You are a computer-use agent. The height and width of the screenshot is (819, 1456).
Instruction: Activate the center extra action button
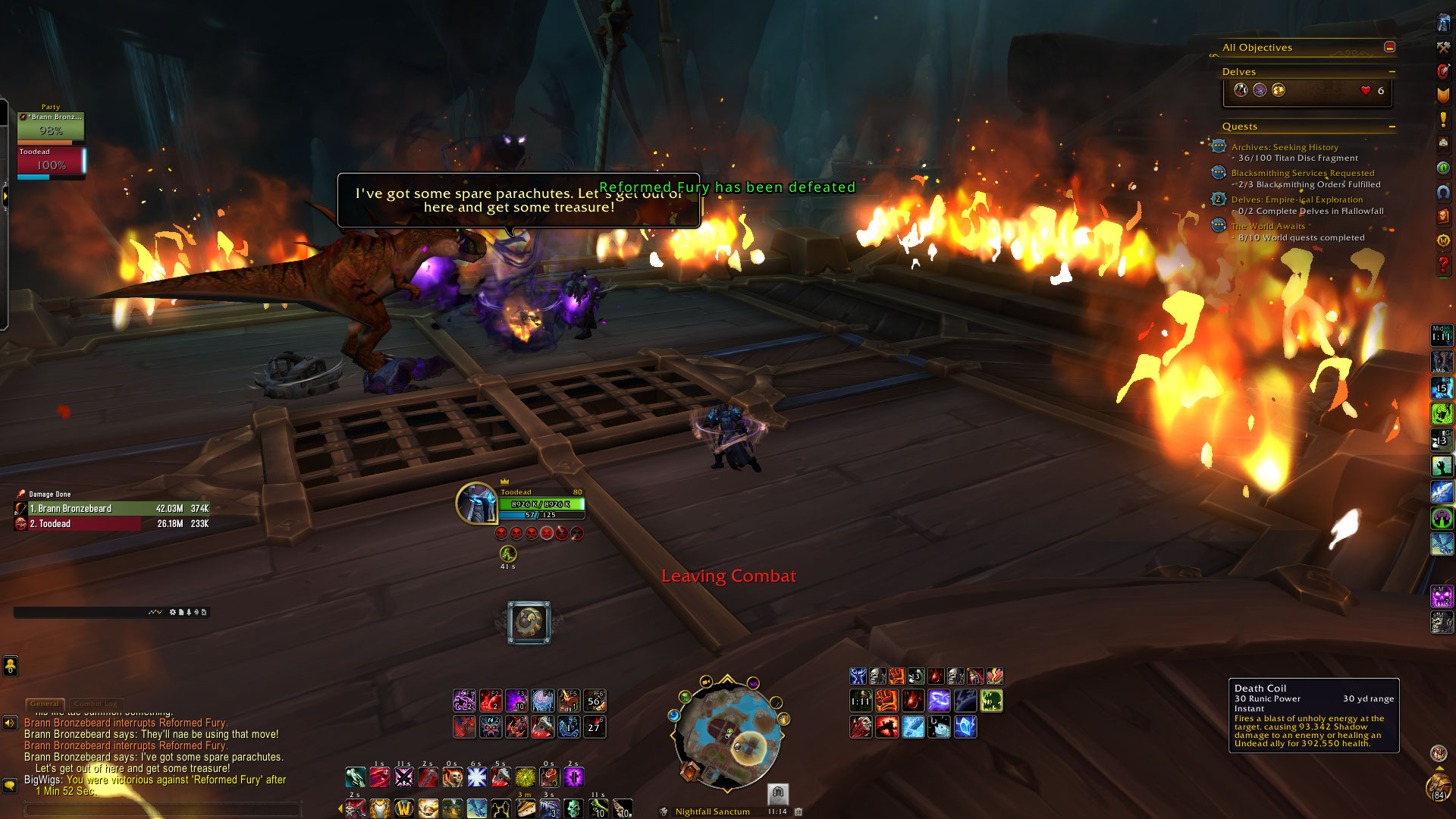[x=529, y=623]
